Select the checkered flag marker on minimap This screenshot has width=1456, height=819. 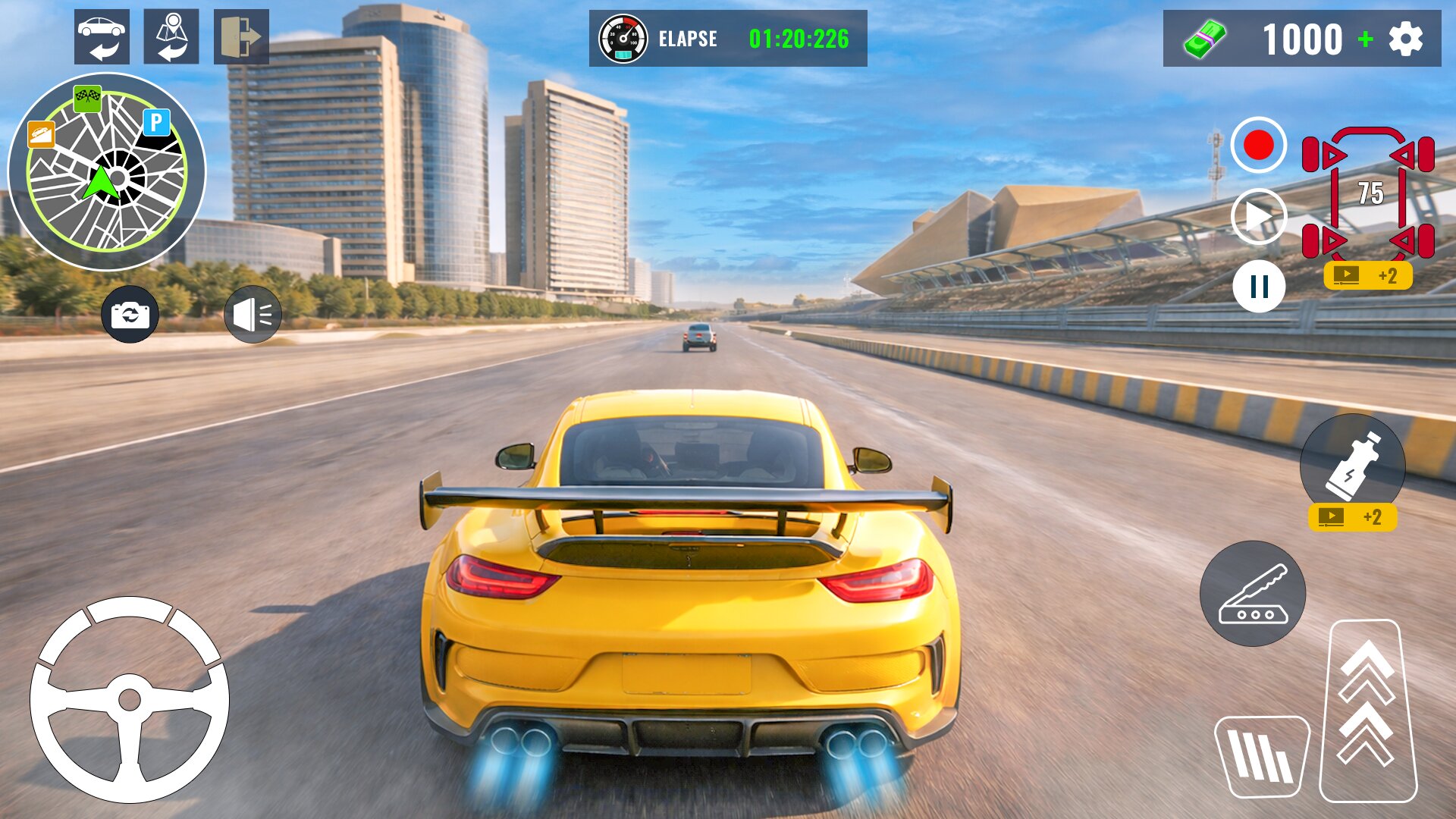point(87,97)
